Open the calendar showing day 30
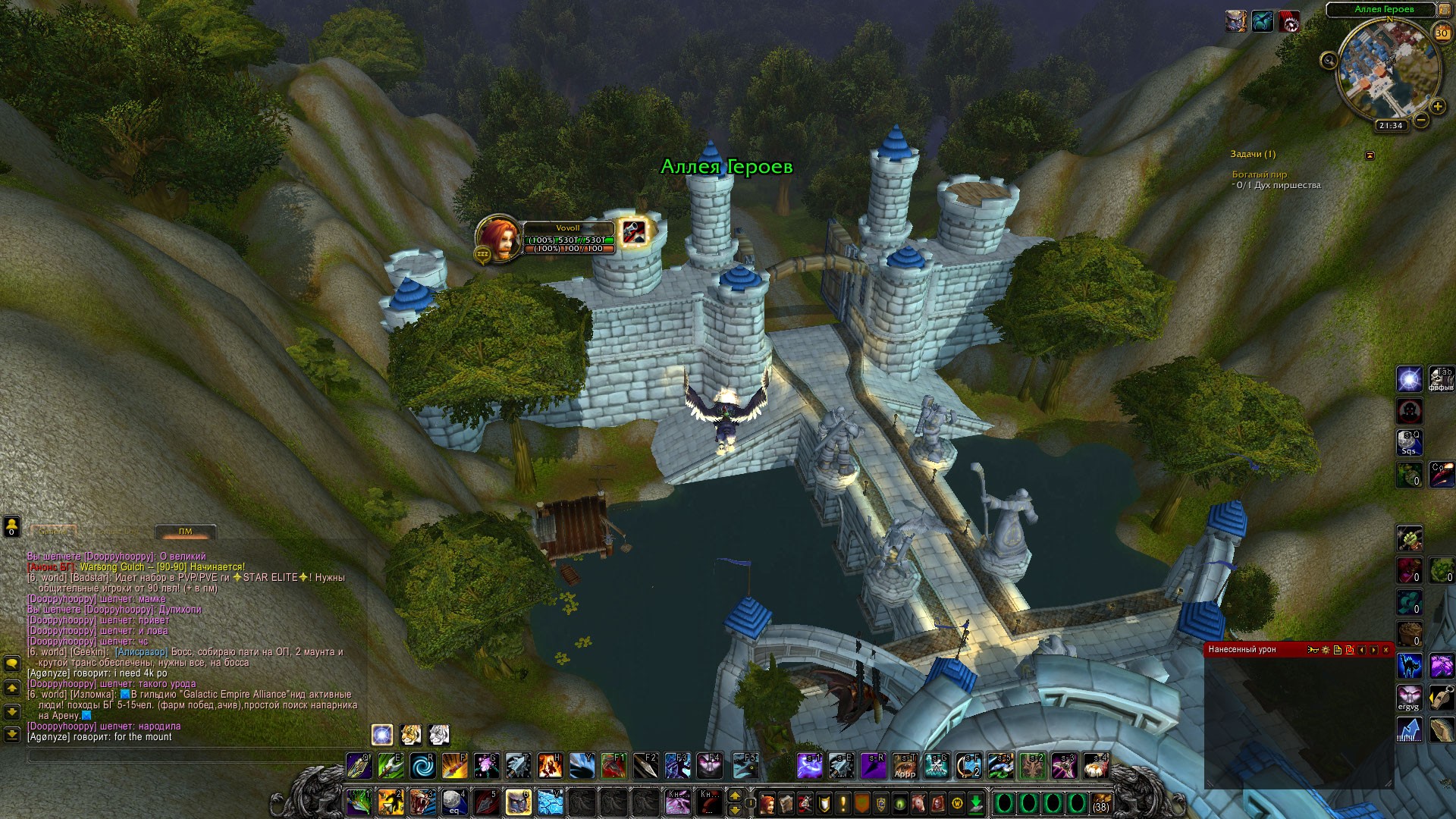The image size is (1456, 819). click(x=1441, y=33)
